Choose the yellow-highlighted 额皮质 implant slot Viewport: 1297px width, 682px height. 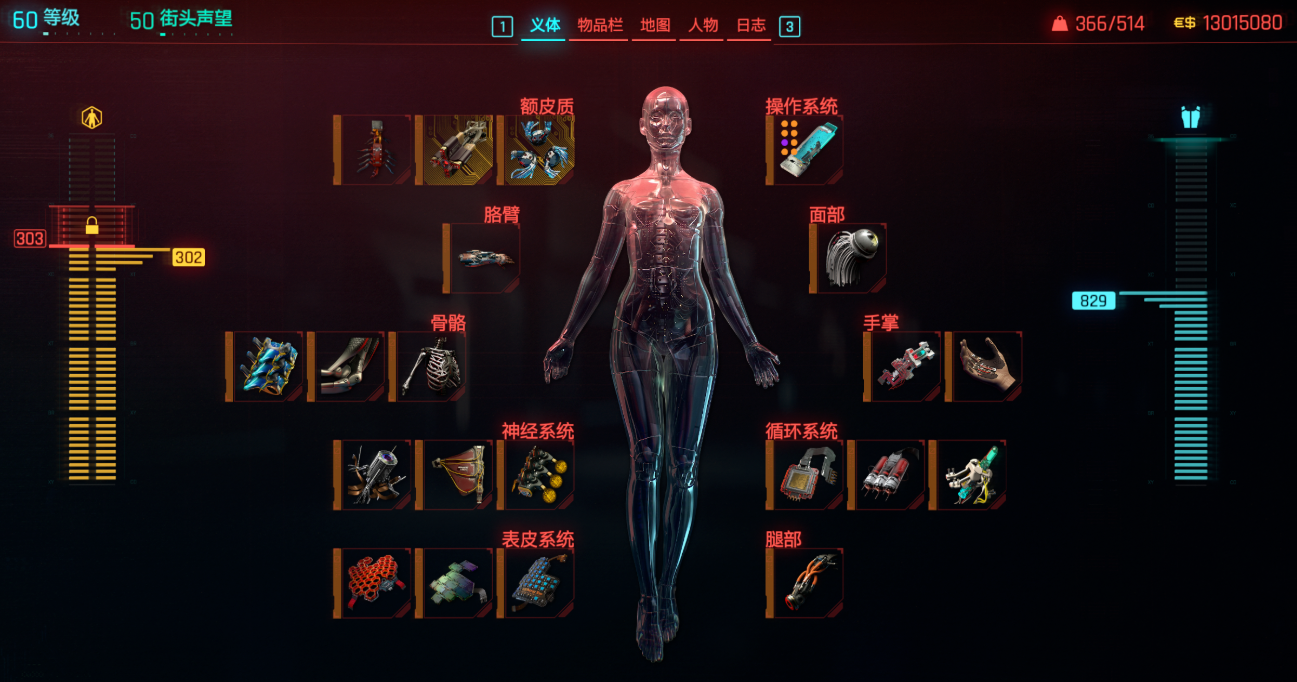pyautogui.click(x=455, y=150)
